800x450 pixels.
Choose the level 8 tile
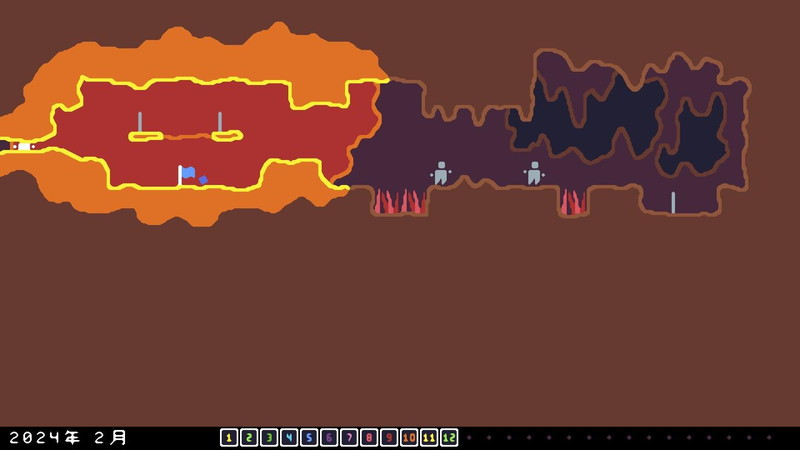point(369,438)
